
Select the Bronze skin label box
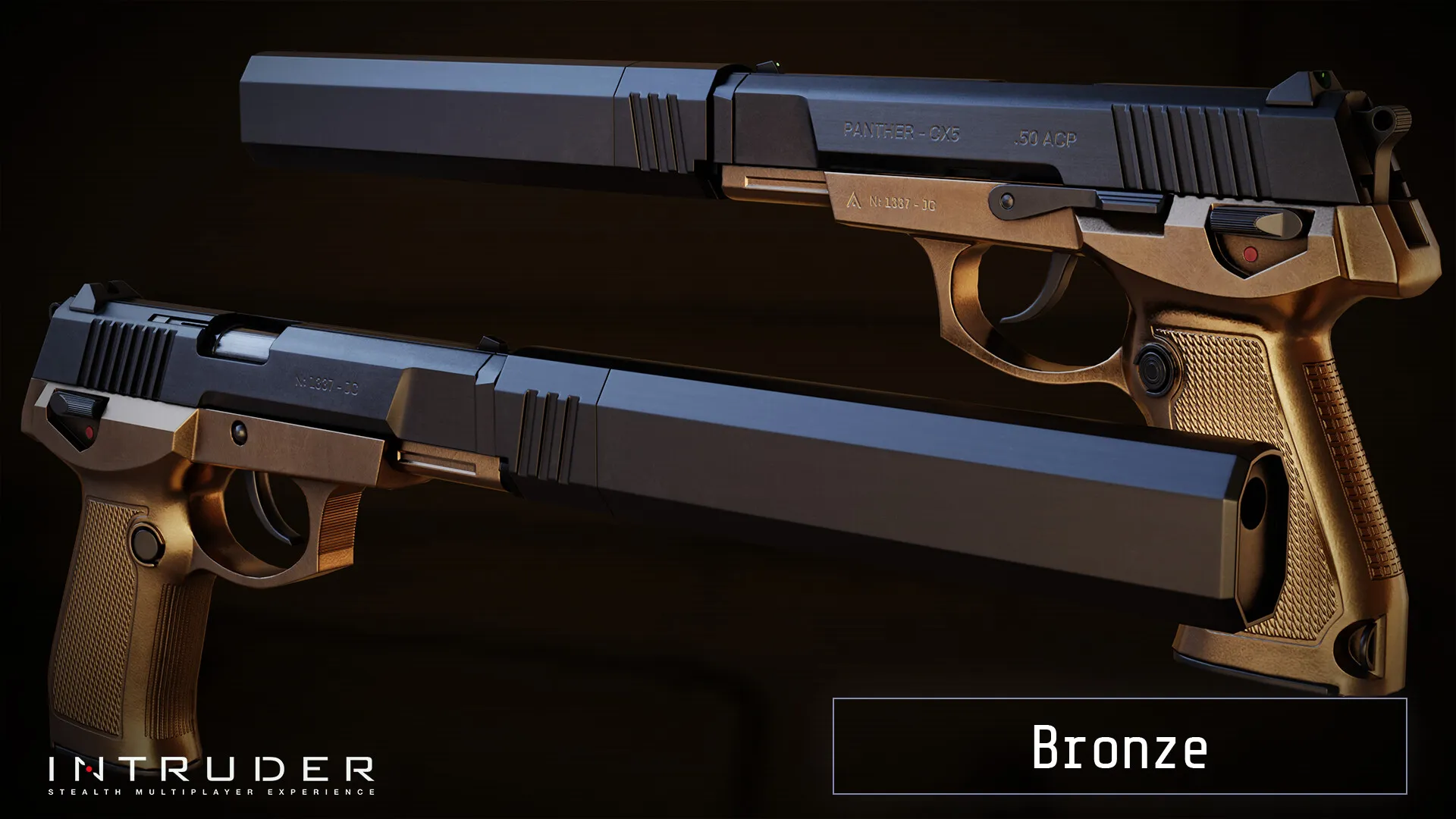coord(1119,746)
